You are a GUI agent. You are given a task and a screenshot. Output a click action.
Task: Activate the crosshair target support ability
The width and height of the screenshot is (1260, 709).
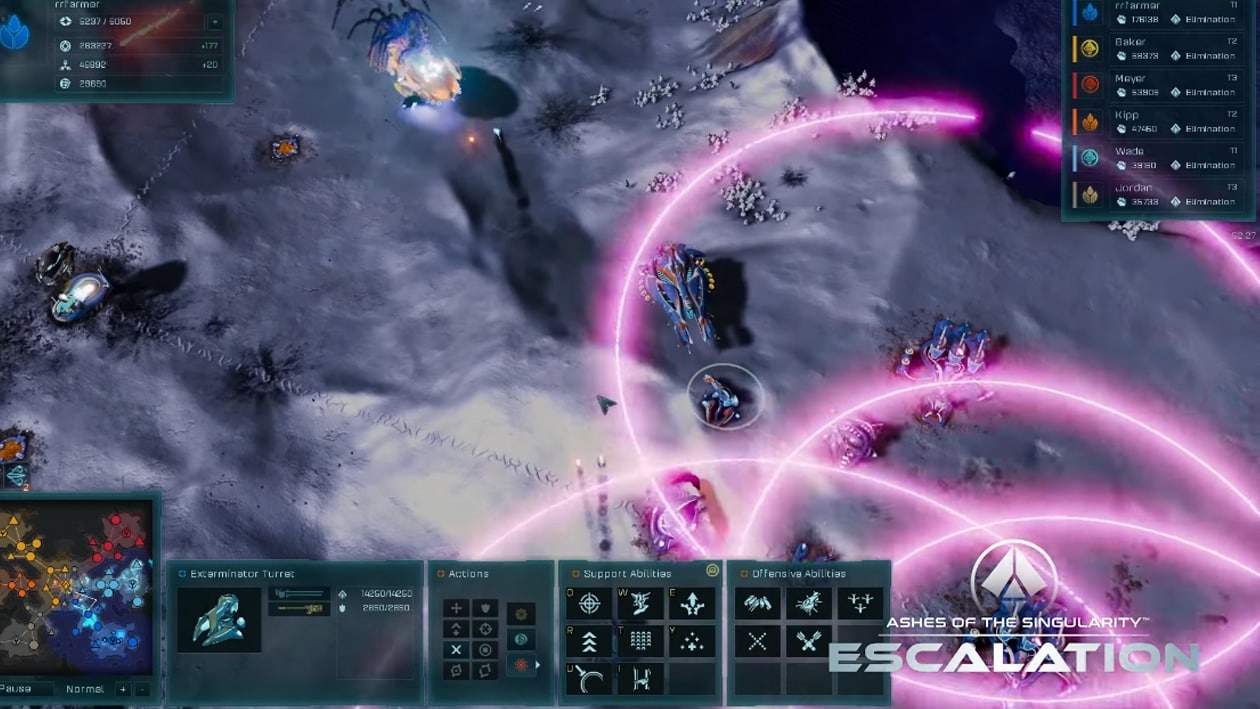590,604
